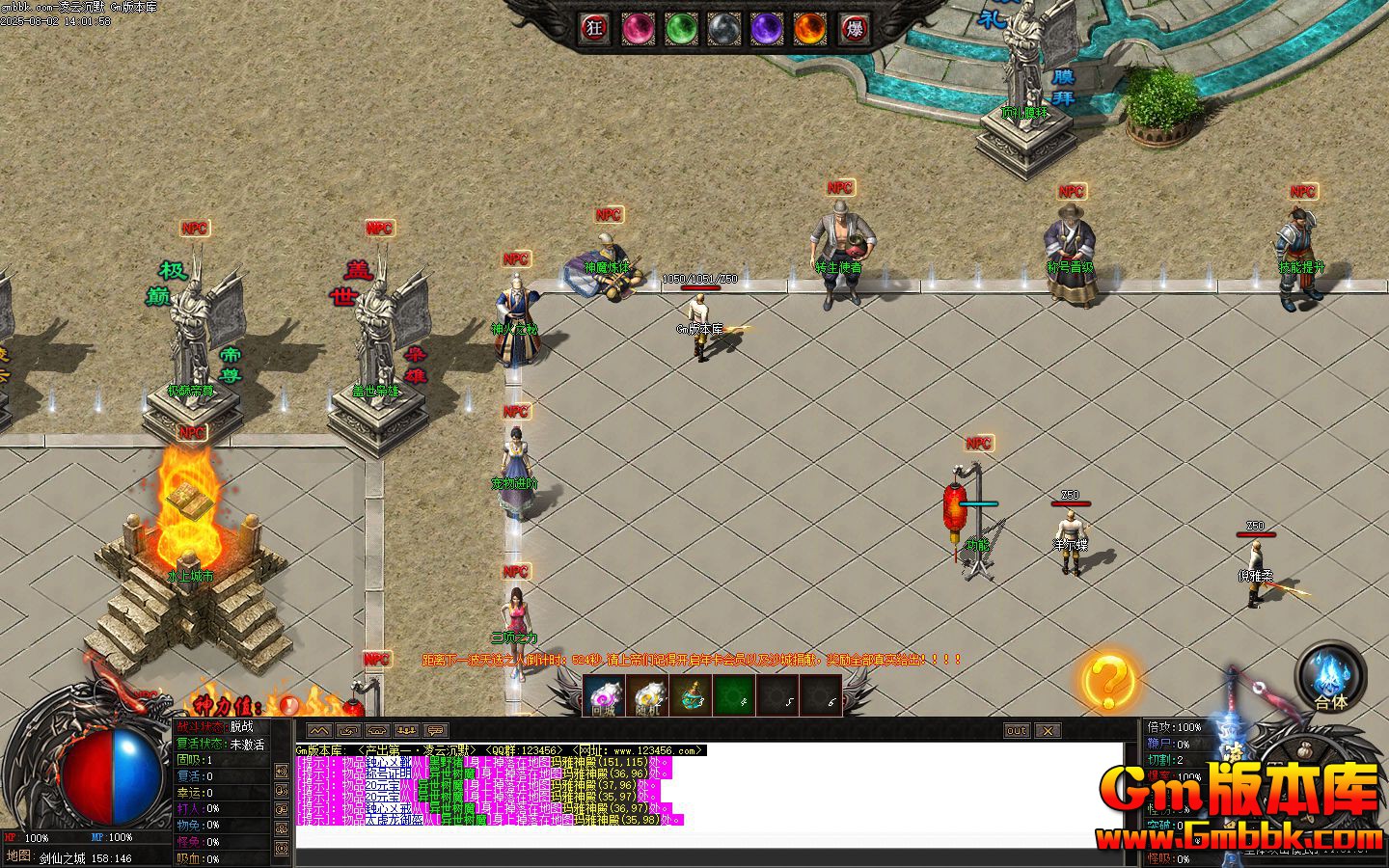The image size is (1389, 868).
Task: Use the 回城 return-to-town stone slot
Action: tap(604, 696)
